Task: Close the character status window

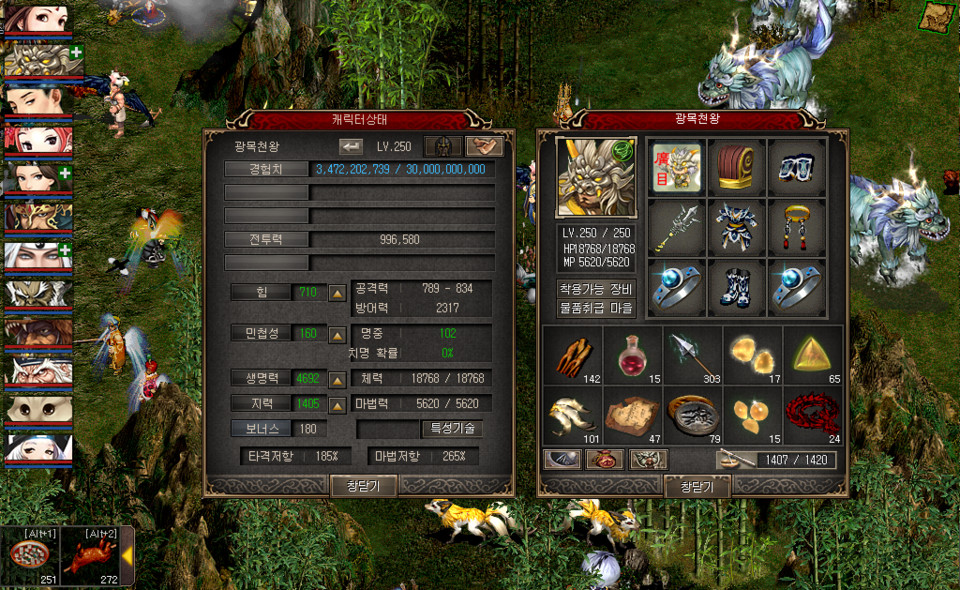Action: point(363,486)
